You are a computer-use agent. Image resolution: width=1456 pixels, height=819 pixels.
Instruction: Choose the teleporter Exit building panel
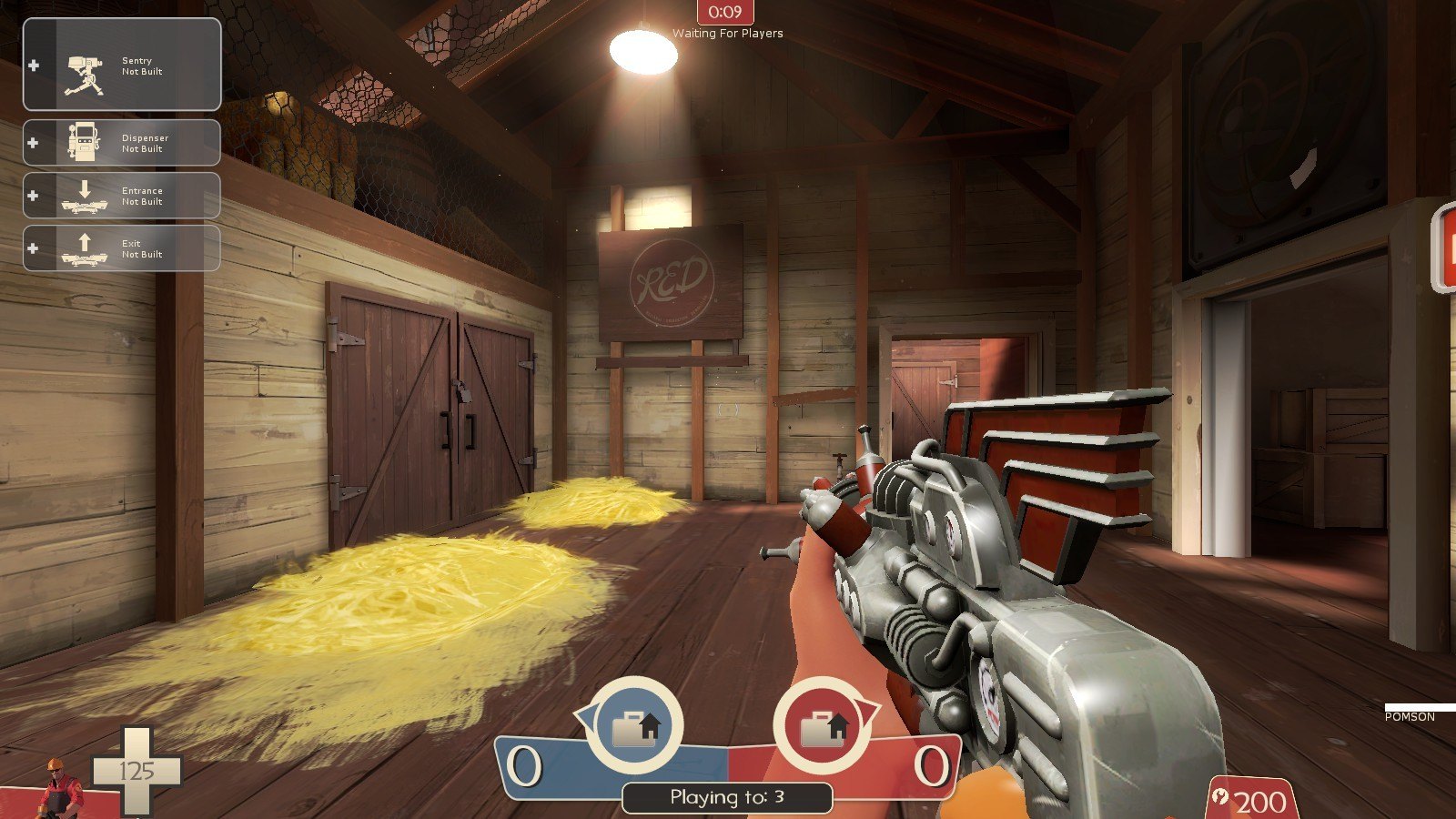click(122, 248)
